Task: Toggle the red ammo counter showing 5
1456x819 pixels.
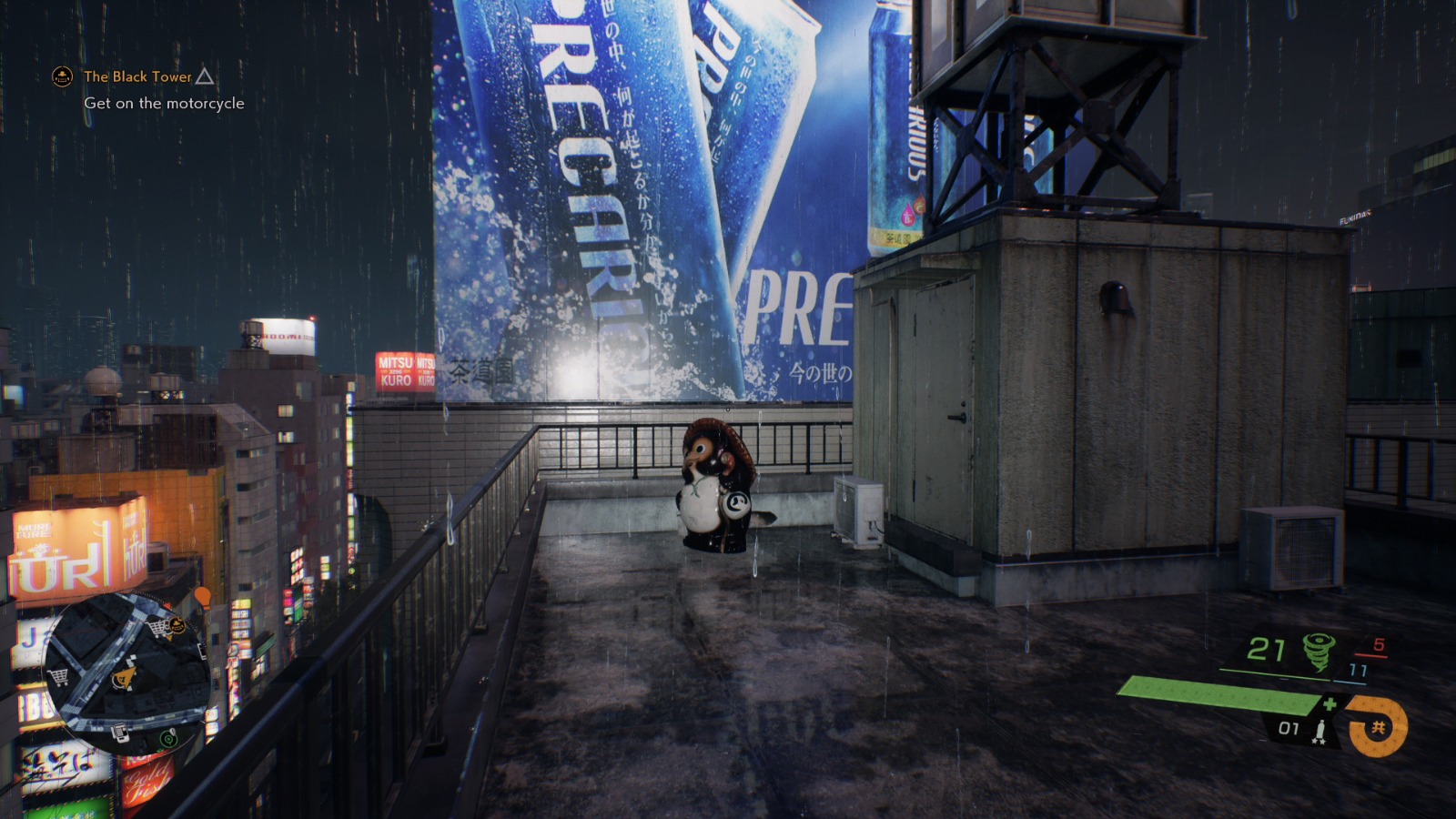Action: pos(1379,644)
